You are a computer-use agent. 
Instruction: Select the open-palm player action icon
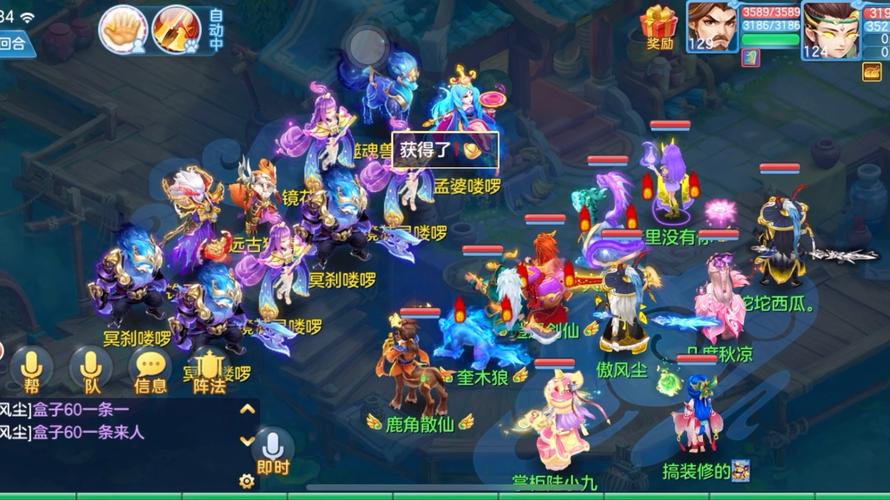click(123, 30)
